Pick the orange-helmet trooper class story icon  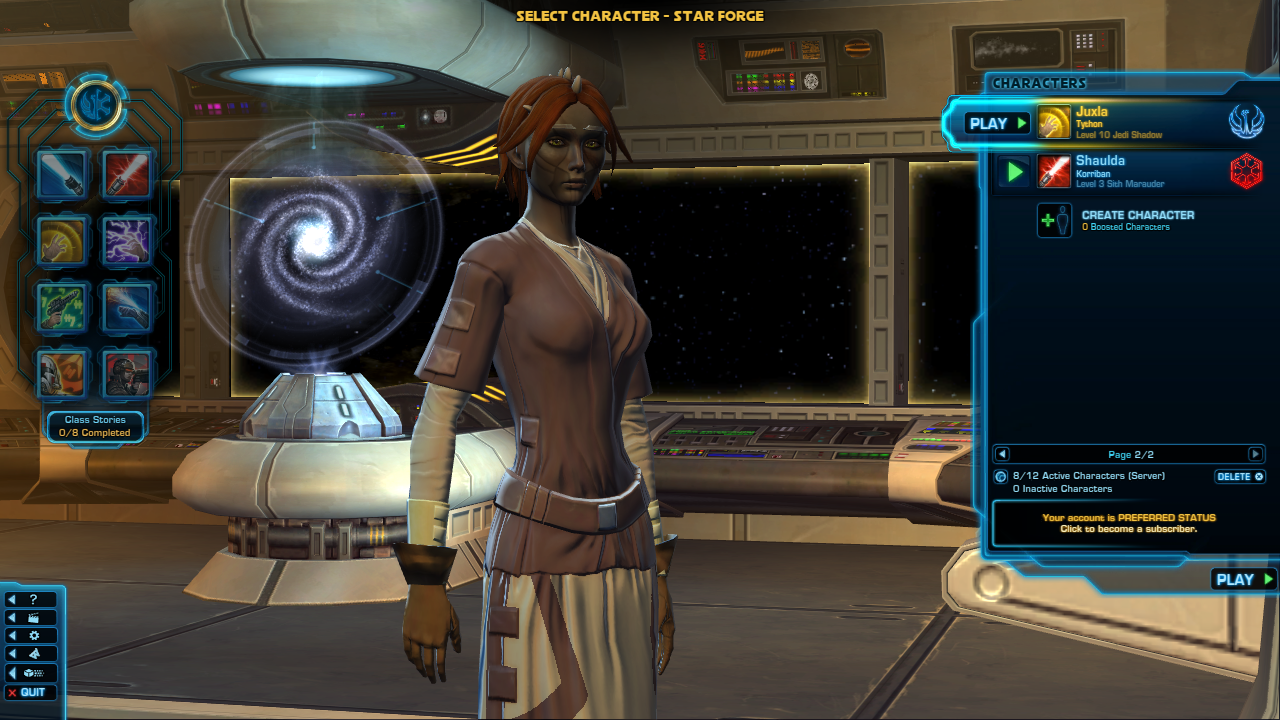[62, 373]
